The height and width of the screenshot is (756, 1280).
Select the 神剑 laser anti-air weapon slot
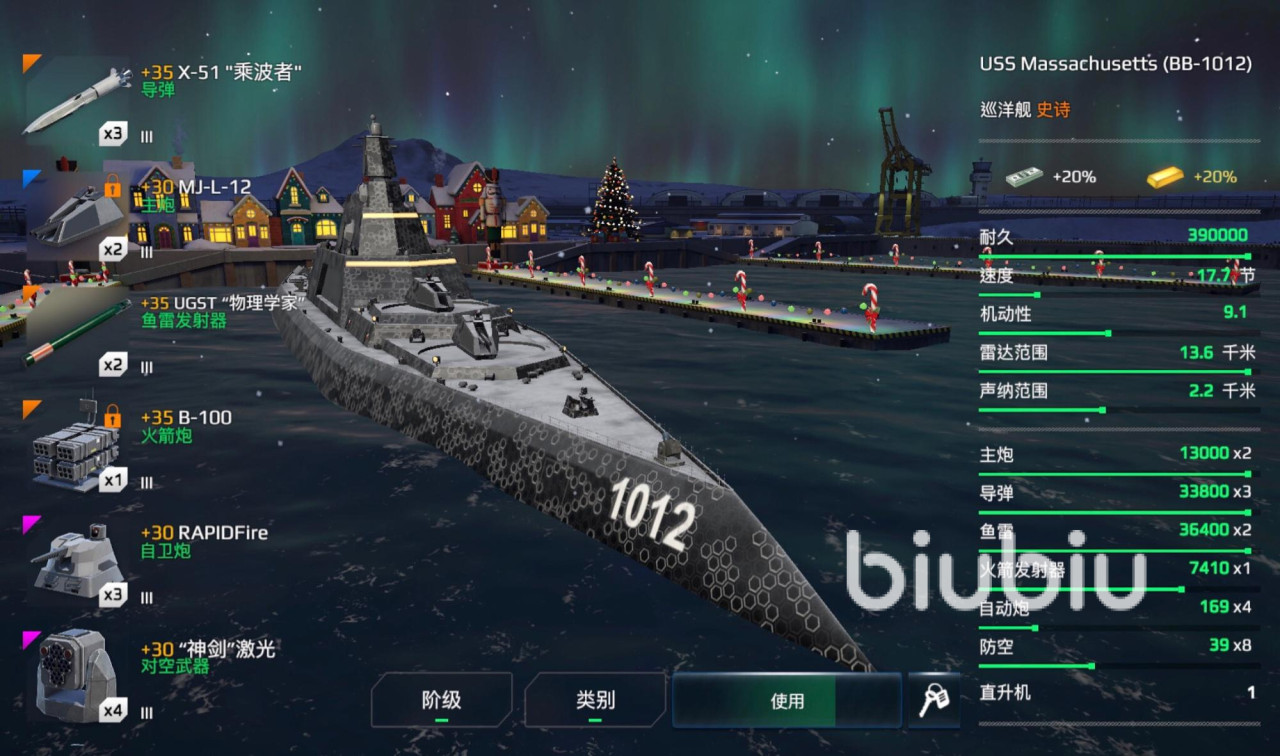(x=77, y=677)
